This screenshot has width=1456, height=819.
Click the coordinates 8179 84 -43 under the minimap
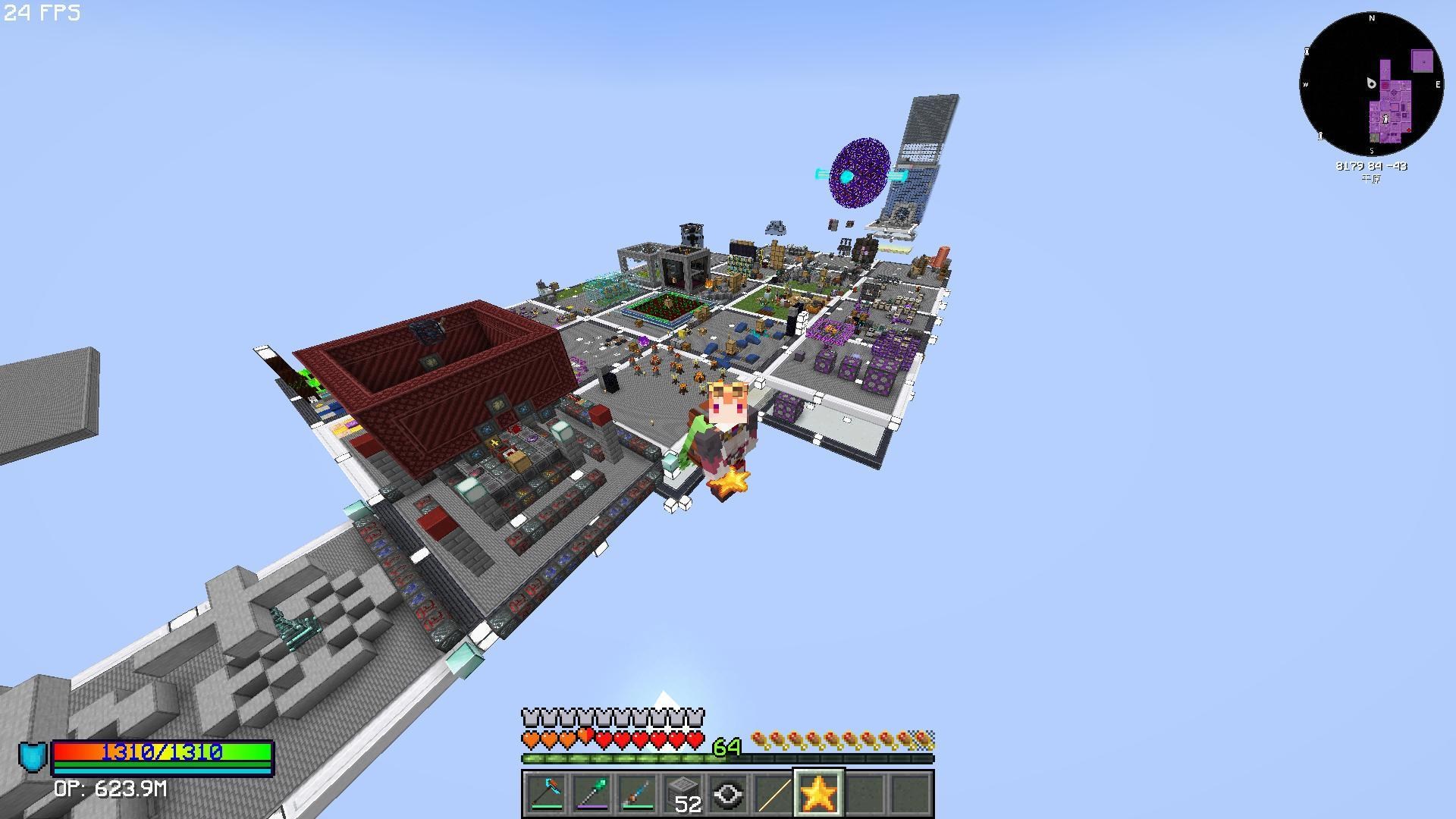(x=1373, y=167)
